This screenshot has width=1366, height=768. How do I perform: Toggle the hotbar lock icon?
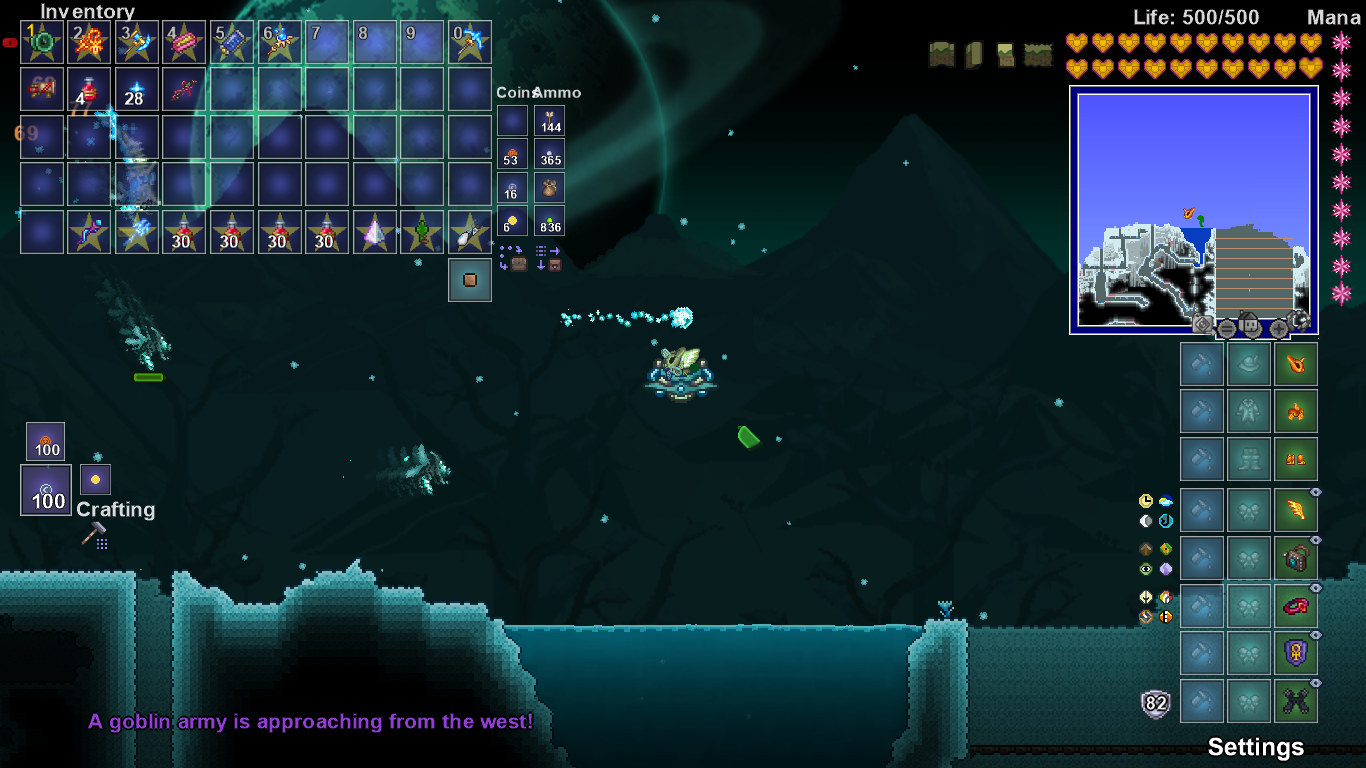click(10, 43)
